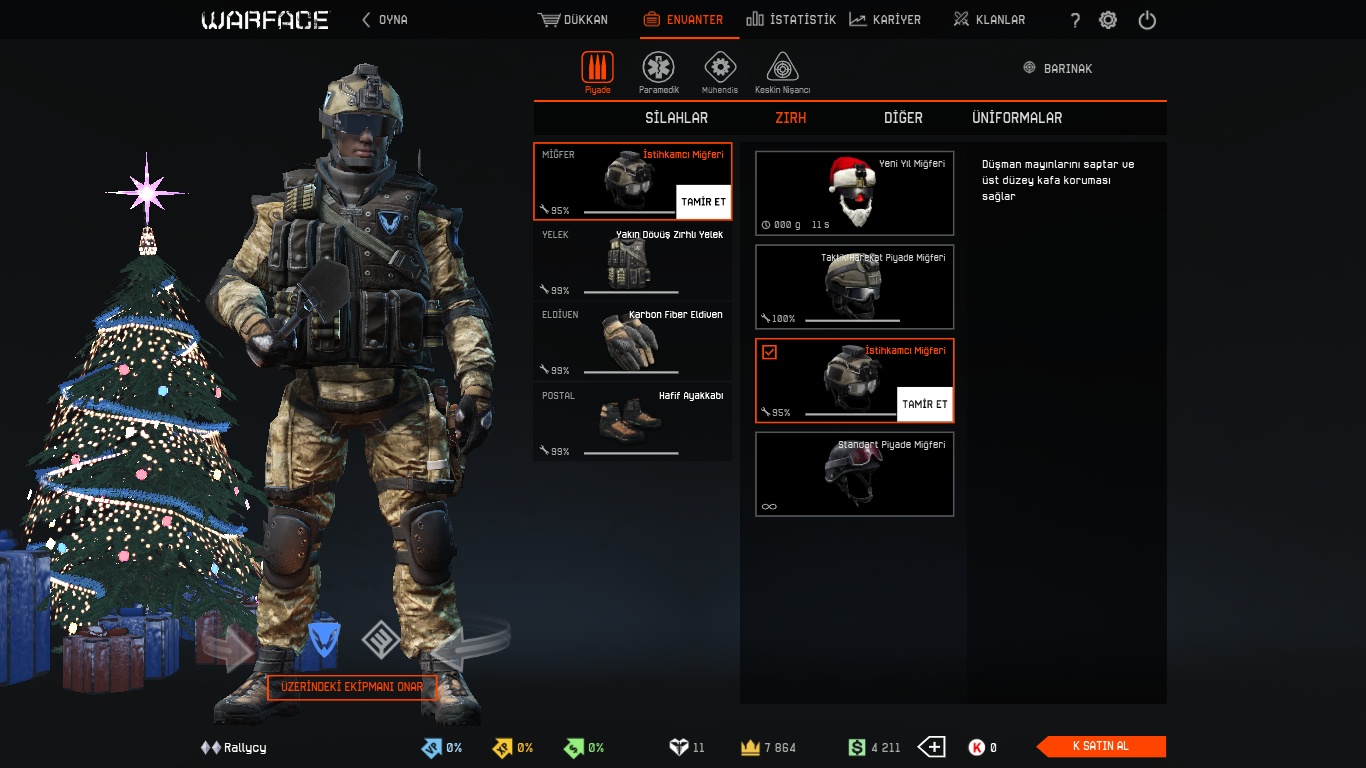Open the Dükkan shop menu
Viewport: 1366px width, 768px height.
573,20
